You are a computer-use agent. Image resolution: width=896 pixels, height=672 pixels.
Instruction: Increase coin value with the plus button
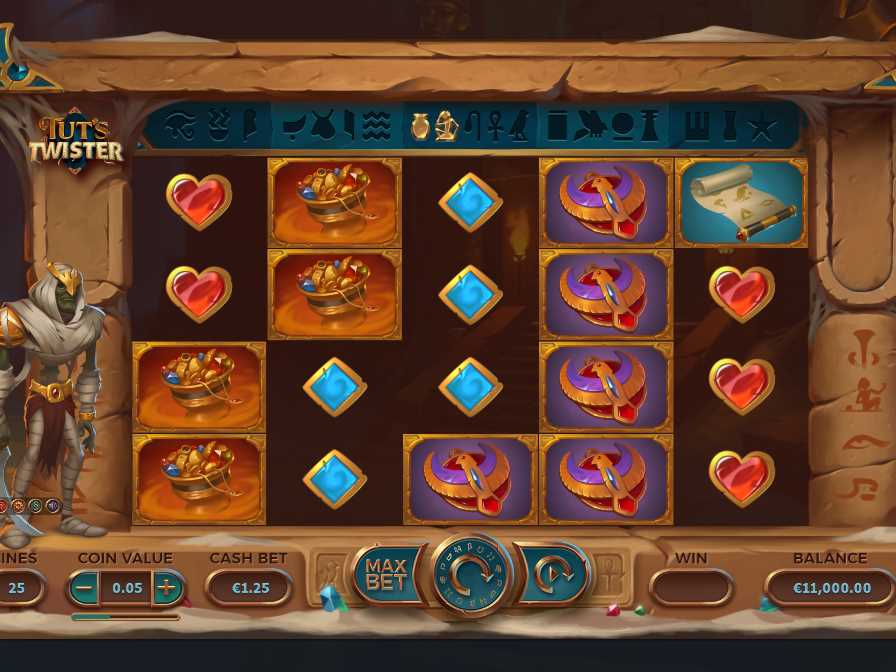click(167, 587)
